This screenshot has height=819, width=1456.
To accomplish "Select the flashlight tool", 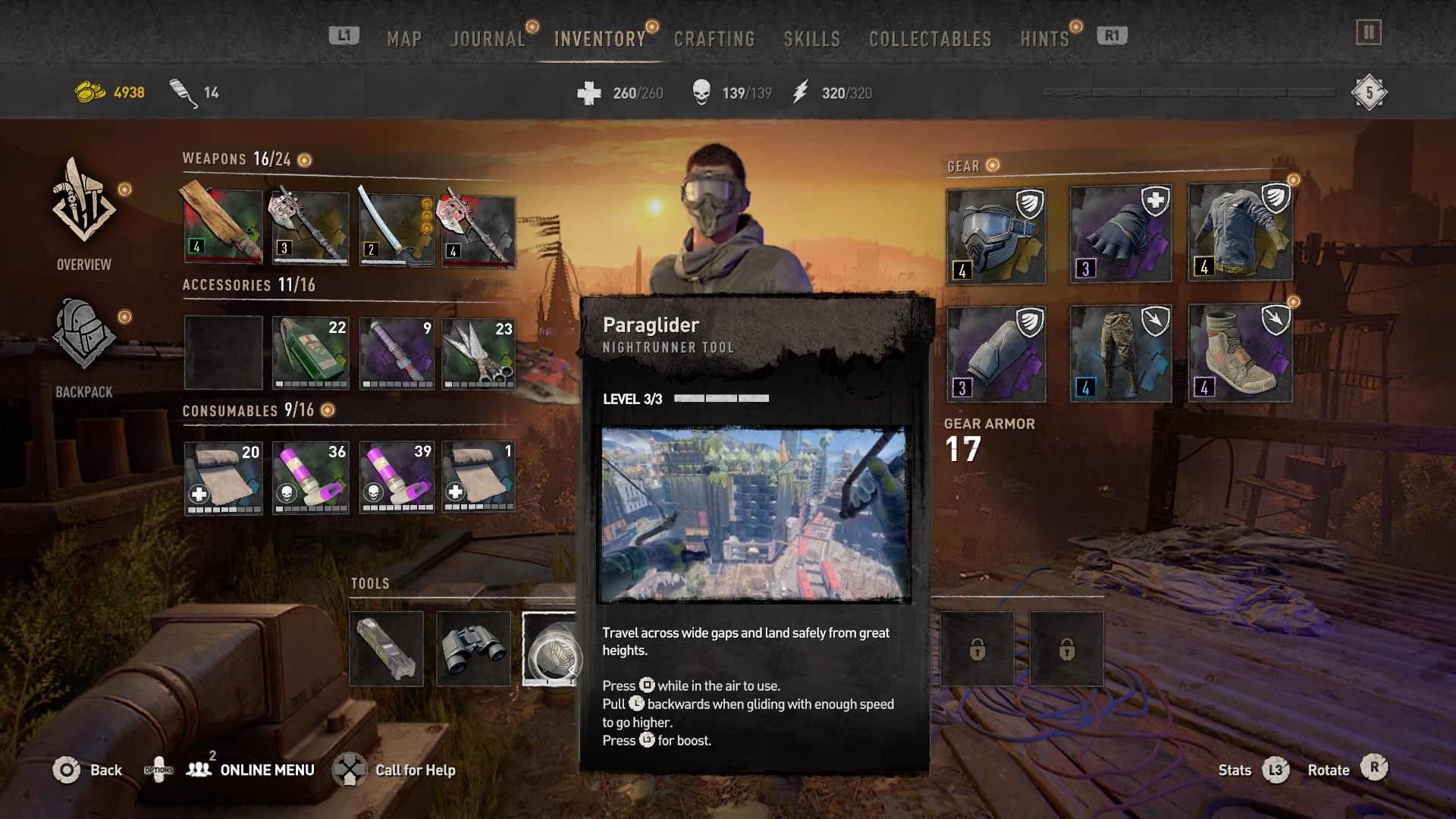I will coord(387,646).
